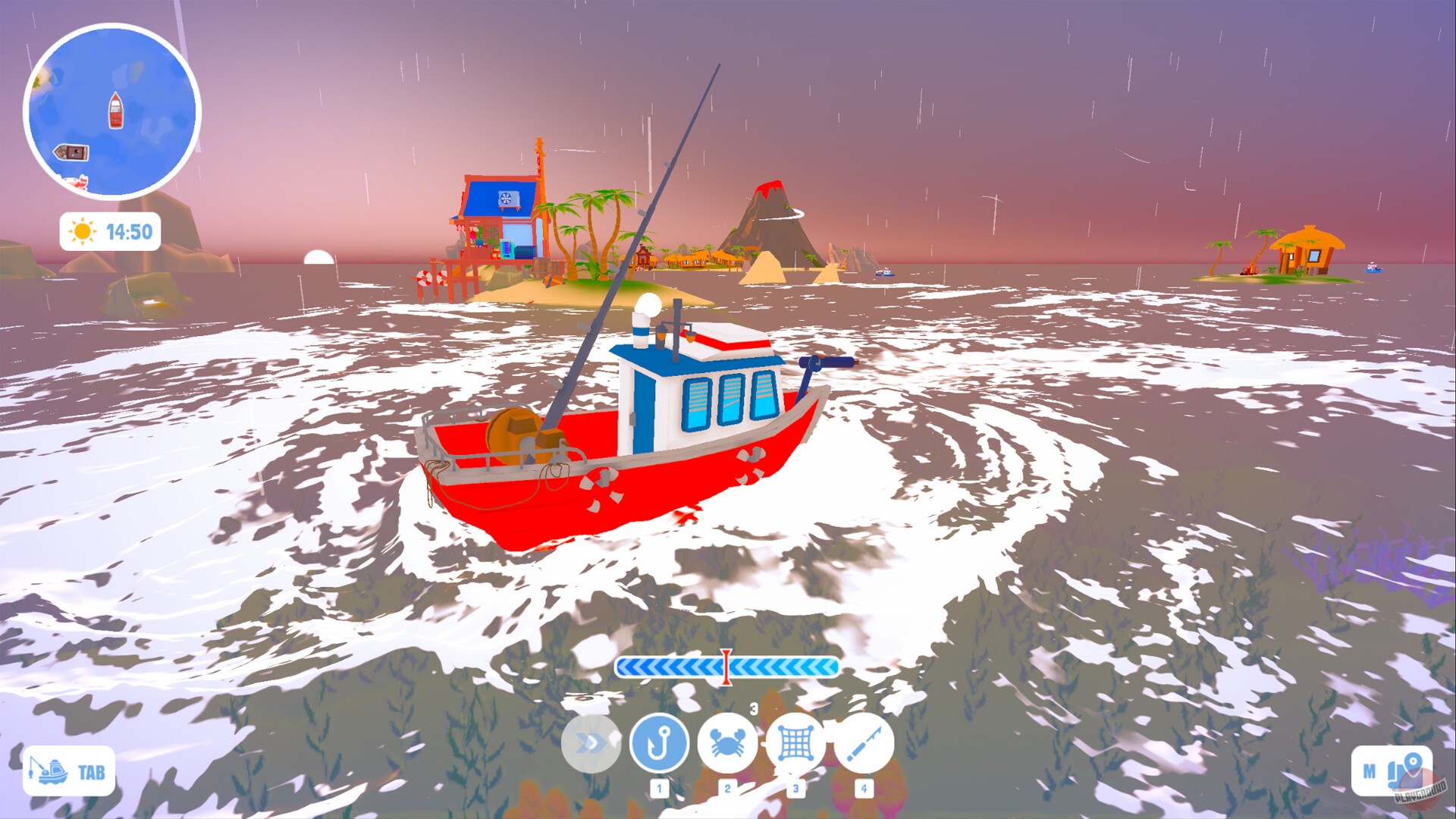Image resolution: width=1456 pixels, height=819 pixels.
Task: Select the fishing hook tool
Action: [x=658, y=744]
